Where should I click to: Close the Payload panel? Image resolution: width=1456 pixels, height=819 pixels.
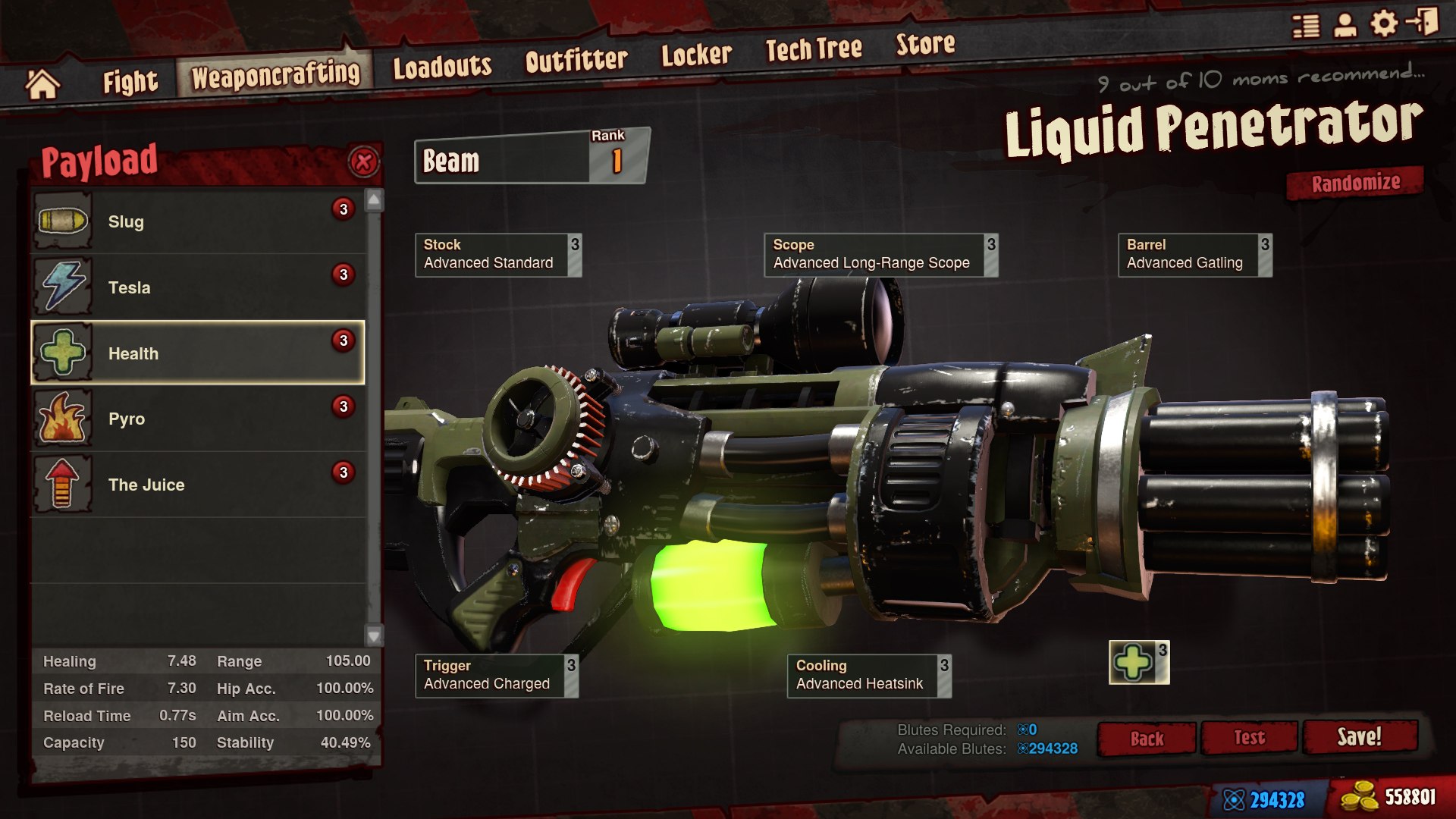click(362, 160)
